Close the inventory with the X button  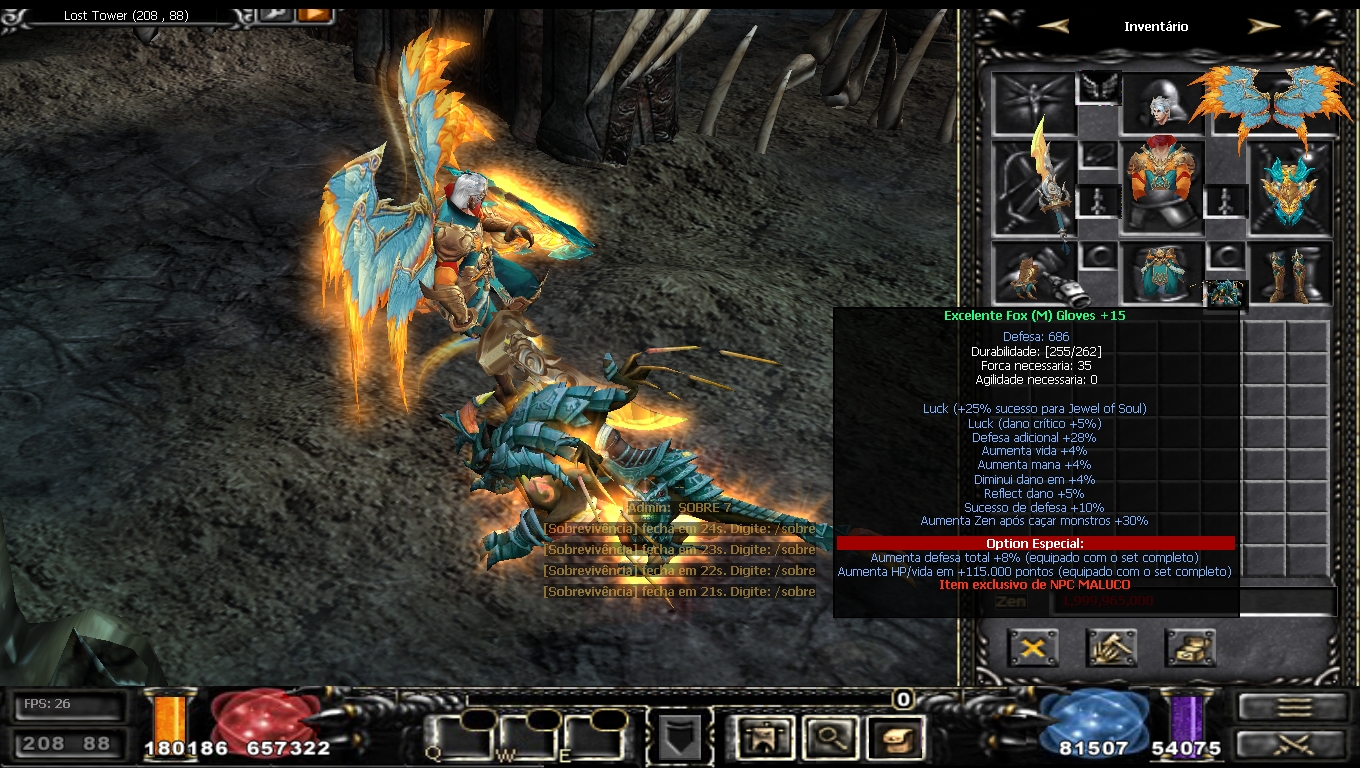click(1033, 648)
